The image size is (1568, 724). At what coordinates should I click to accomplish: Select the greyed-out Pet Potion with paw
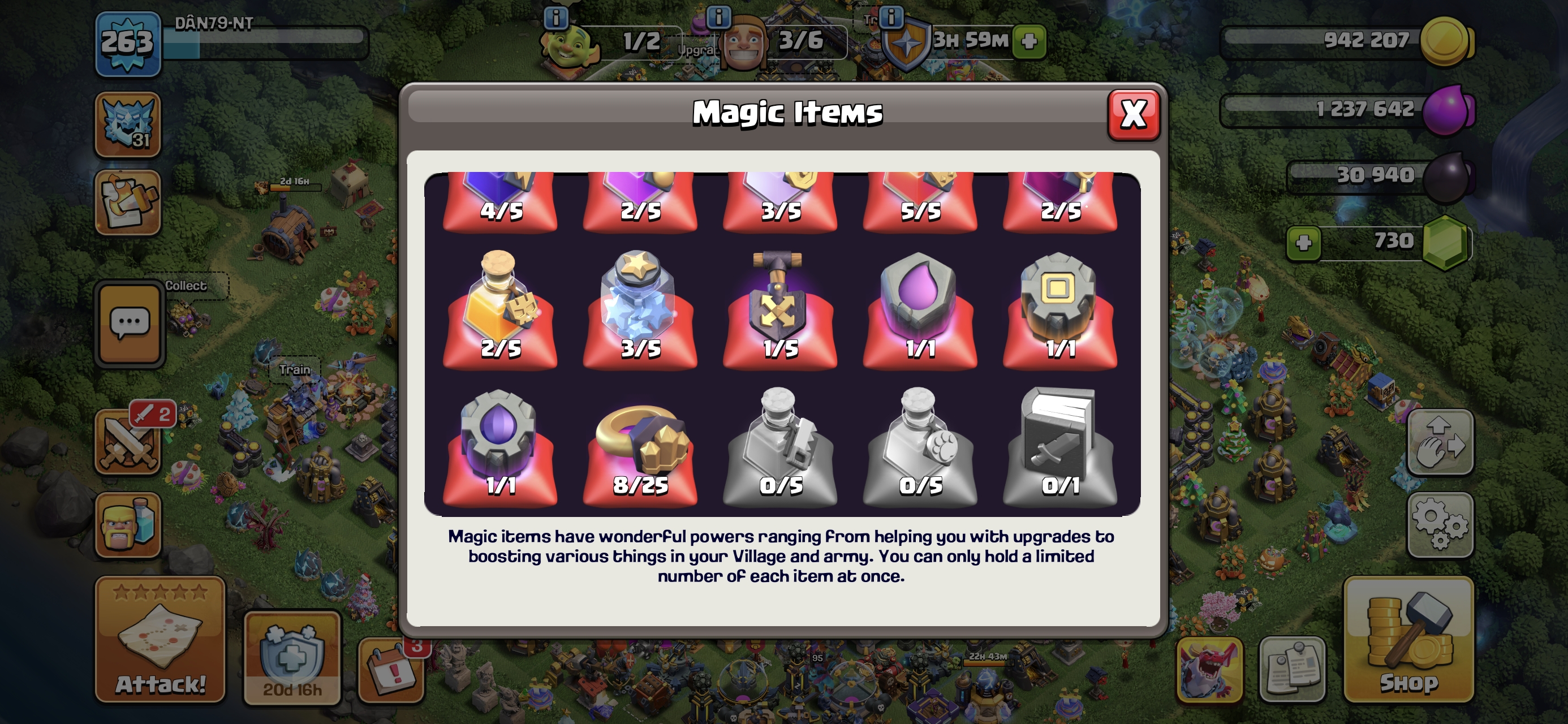(x=919, y=446)
